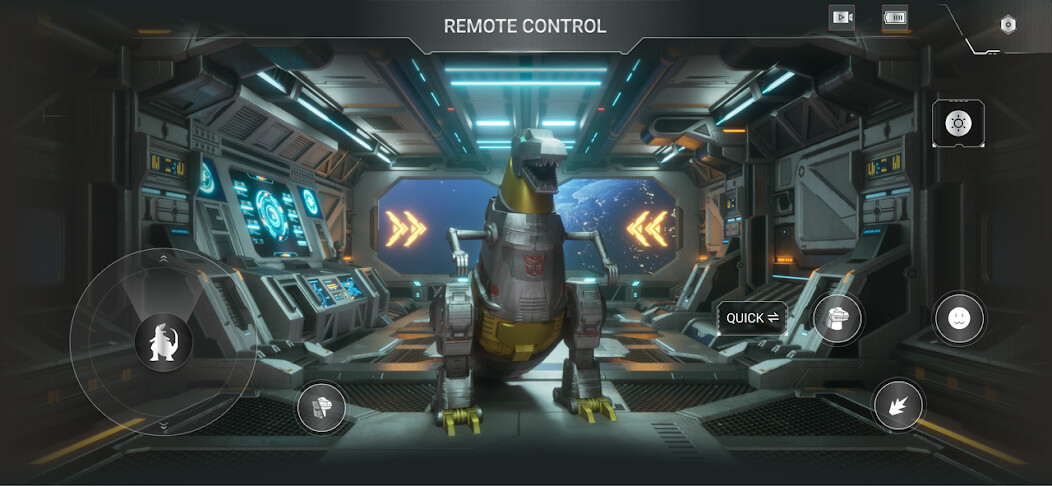Activate the robot head button beside QUICK

838,319
